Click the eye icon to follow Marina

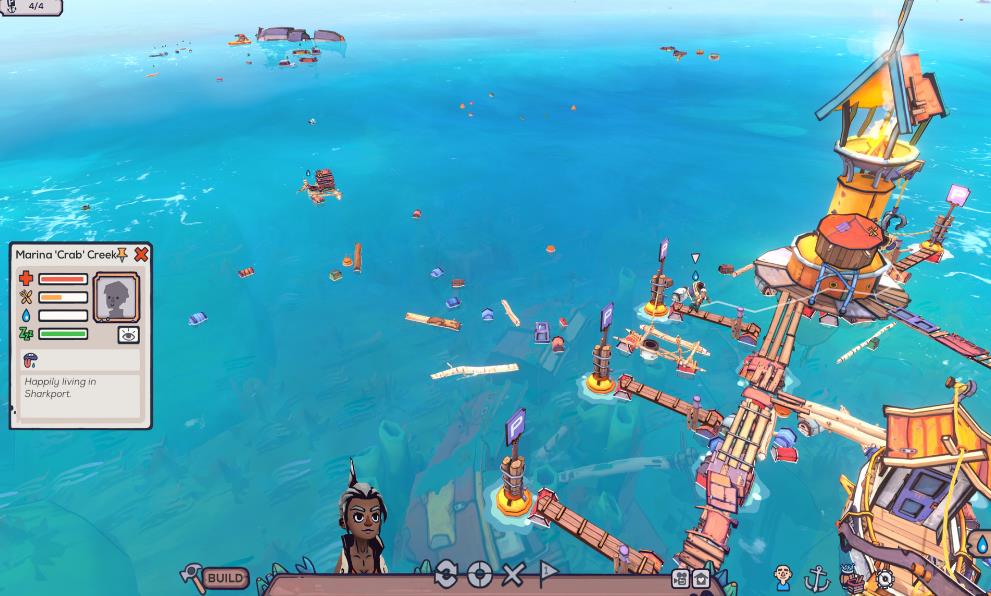(128, 335)
